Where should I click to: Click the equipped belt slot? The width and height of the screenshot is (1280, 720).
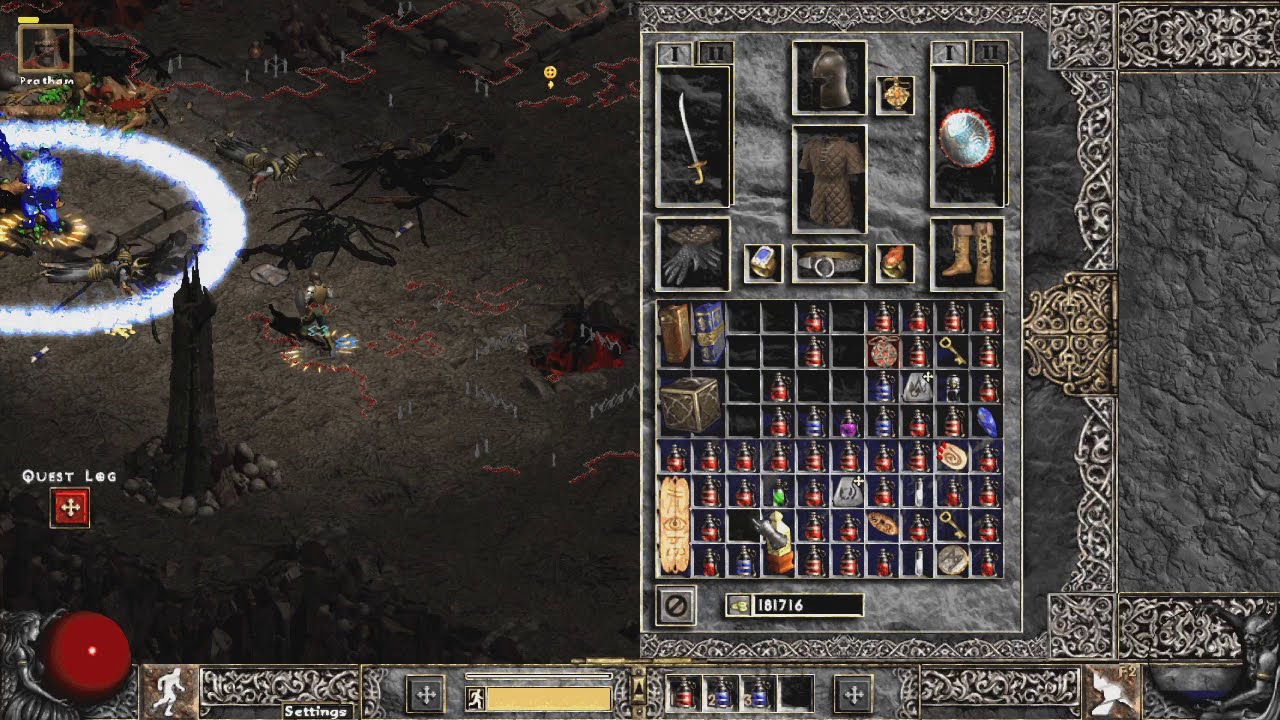click(x=829, y=264)
